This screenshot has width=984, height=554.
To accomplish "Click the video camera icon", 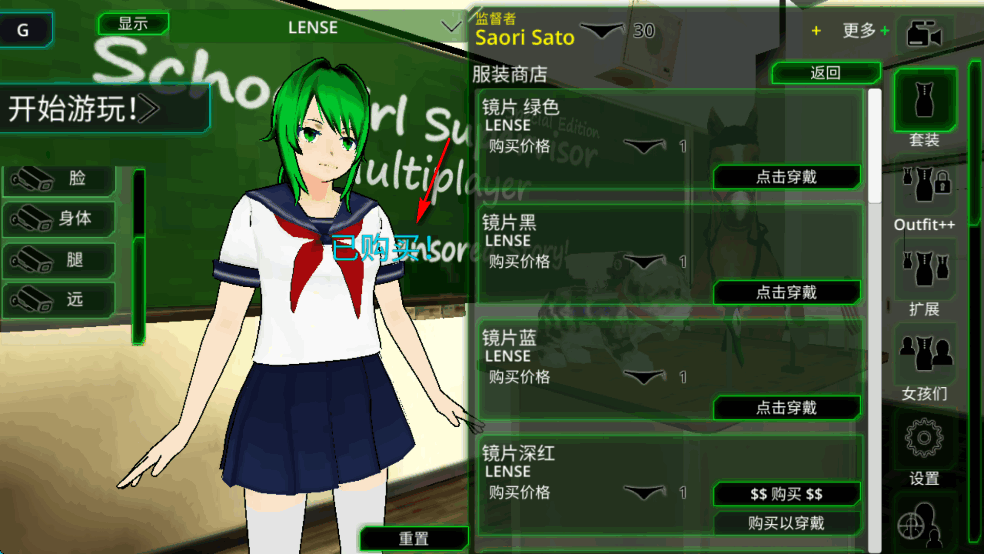I will tap(924, 36).
